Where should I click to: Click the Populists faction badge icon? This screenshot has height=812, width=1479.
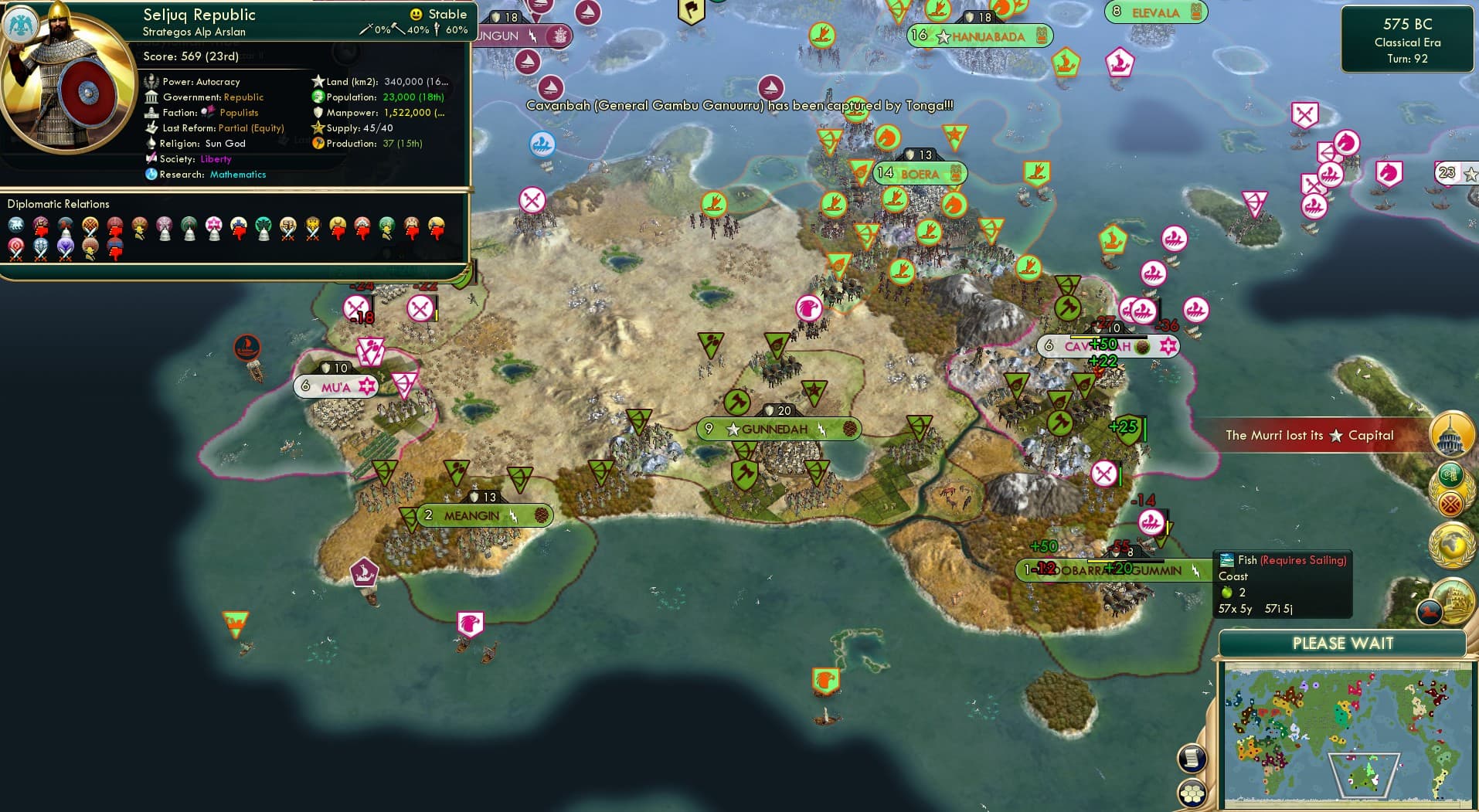[207, 112]
